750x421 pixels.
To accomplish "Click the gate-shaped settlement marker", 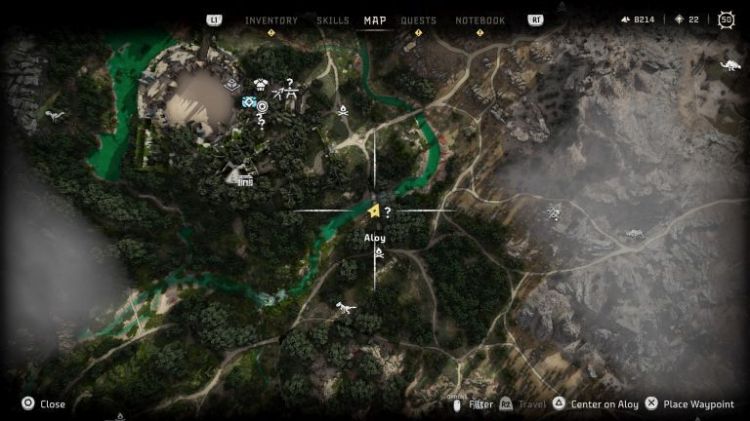I will coord(241,177).
